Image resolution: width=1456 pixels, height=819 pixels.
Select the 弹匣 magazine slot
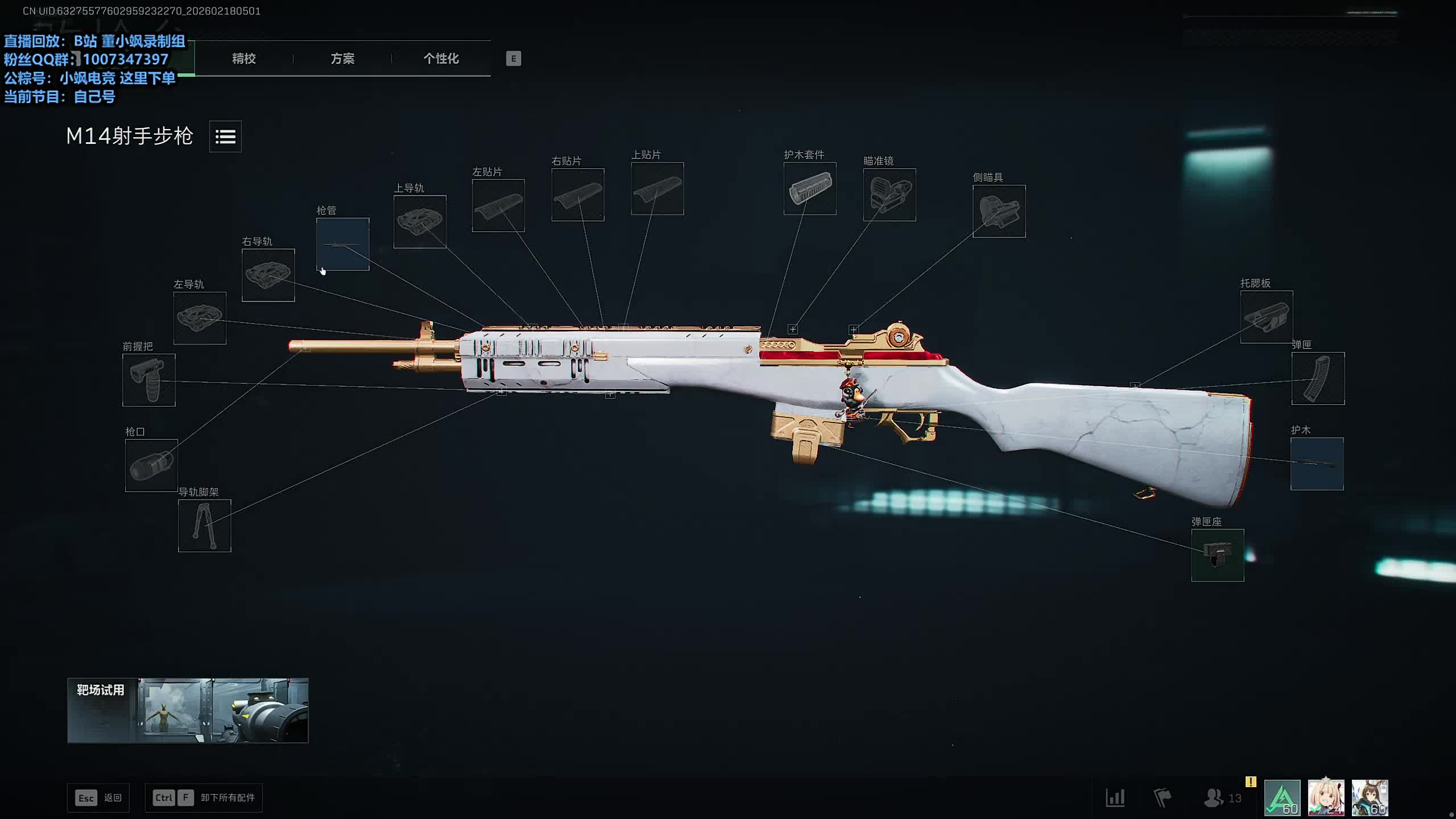1318,379
